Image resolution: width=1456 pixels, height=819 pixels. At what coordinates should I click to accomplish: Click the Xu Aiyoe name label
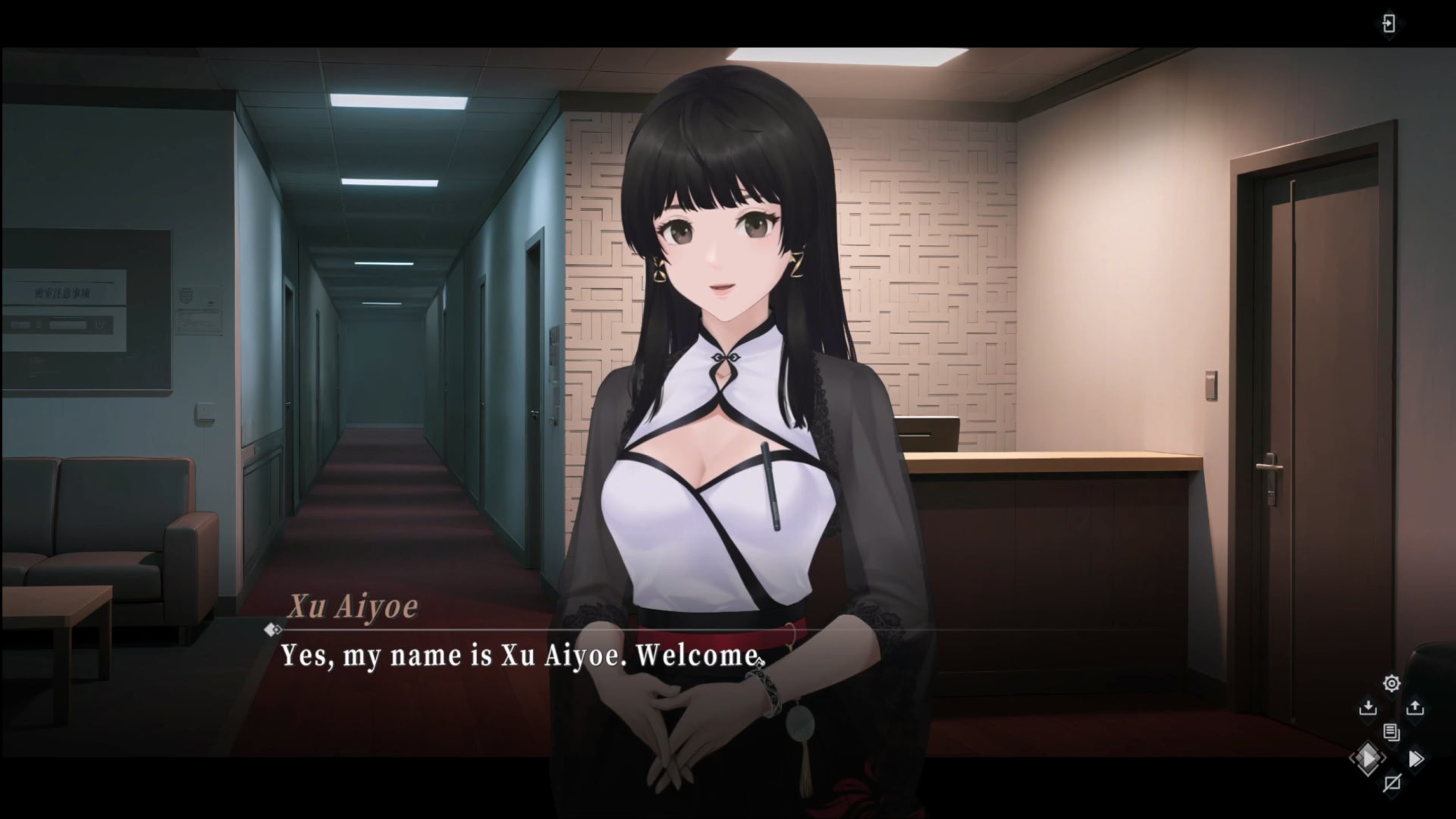tap(353, 607)
